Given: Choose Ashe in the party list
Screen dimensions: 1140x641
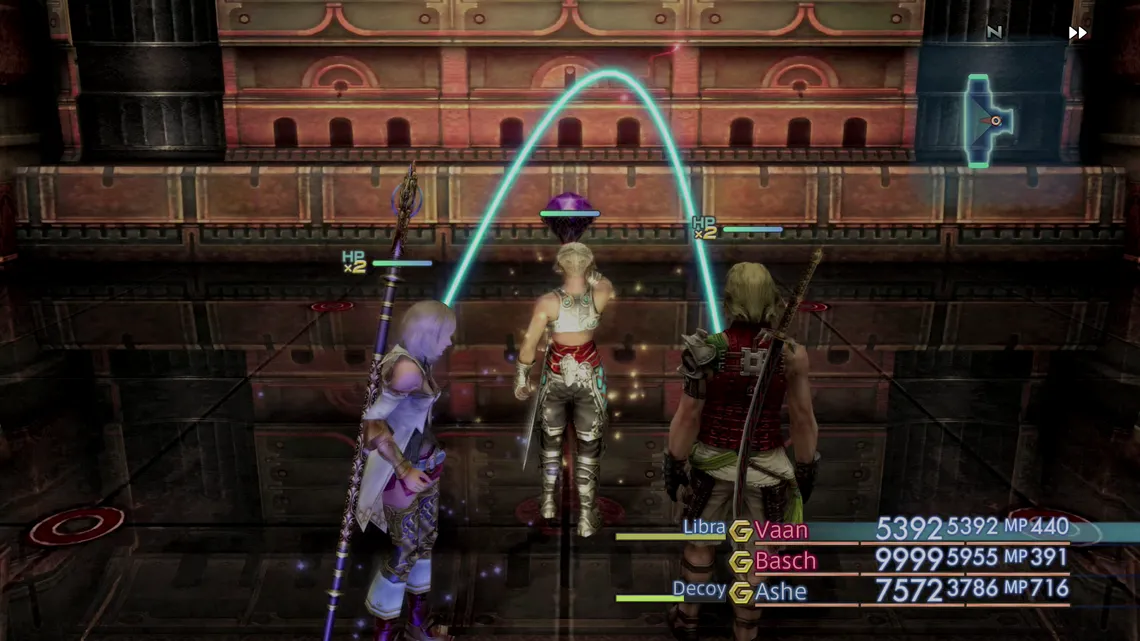Looking at the screenshot, I should 781,591.
